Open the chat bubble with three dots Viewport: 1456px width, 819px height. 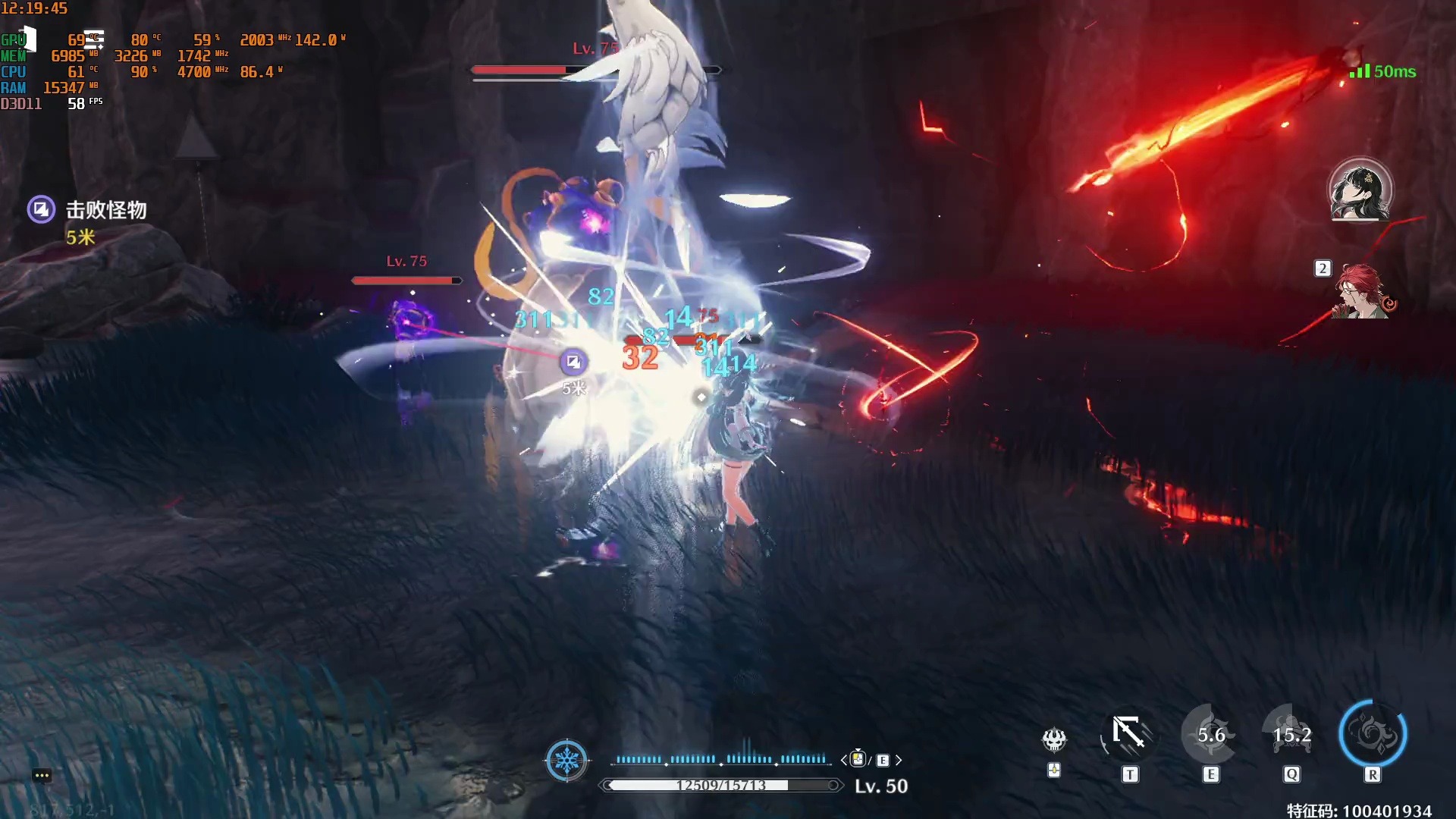42,775
